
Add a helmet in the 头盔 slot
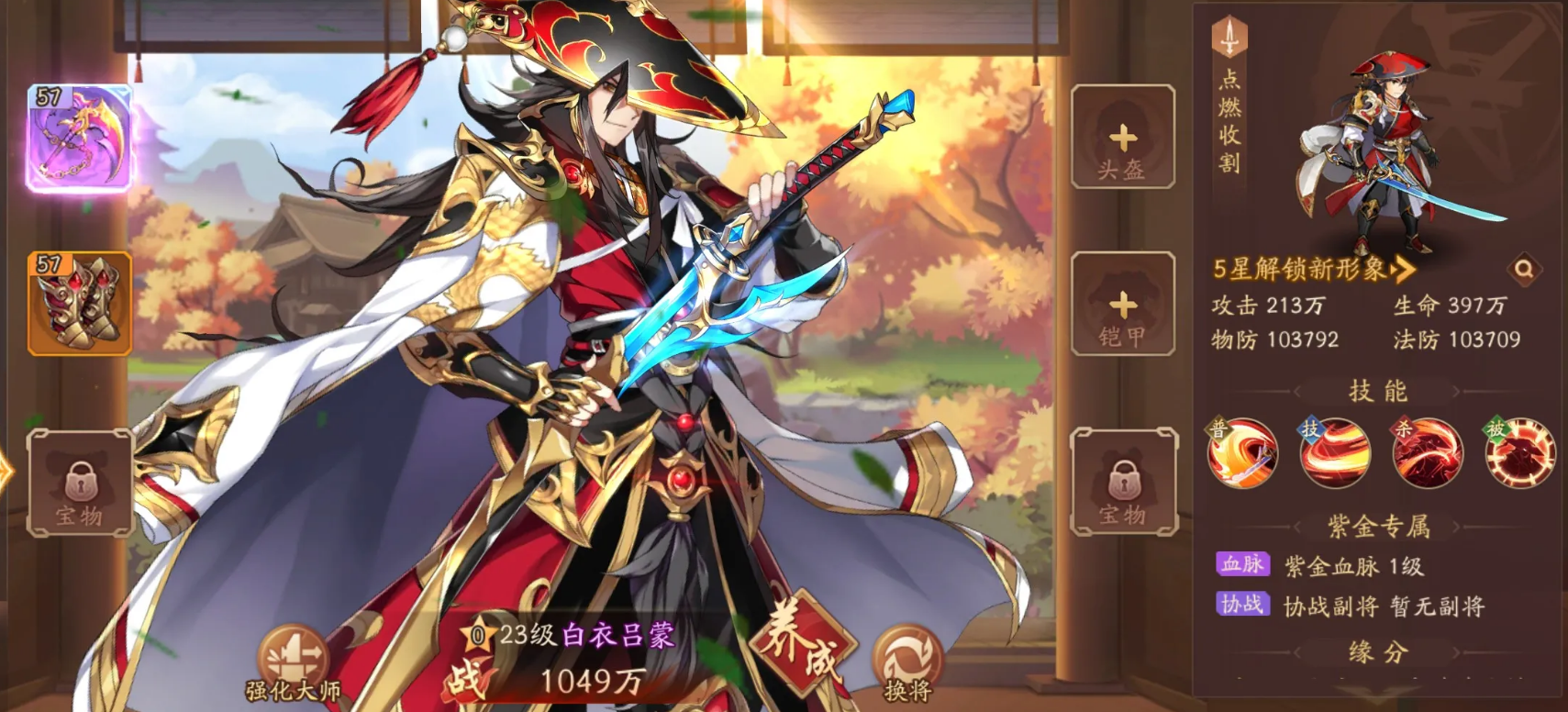point(1123,138)
